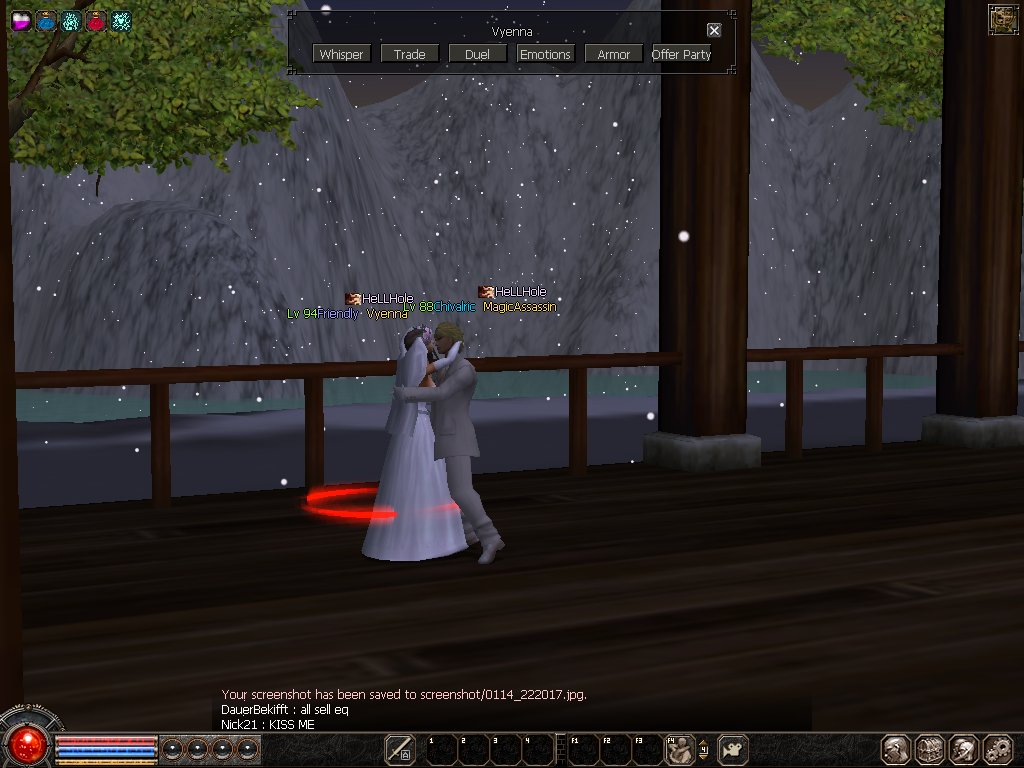Open a Trade with Vyenna
Viewport: 1024px width, 768px height.
coord(409,54)
